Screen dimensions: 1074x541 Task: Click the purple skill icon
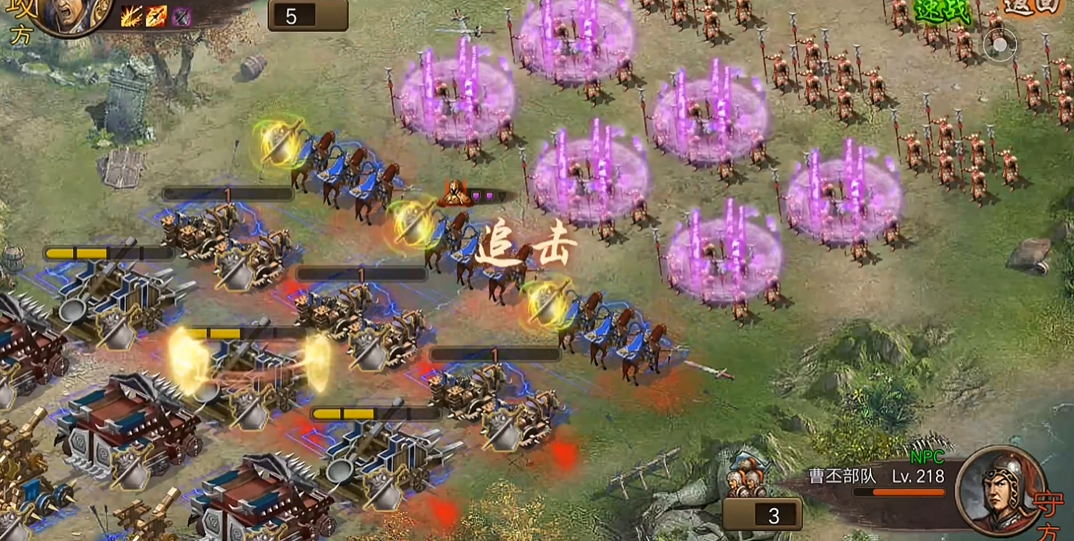pos(181,16)
